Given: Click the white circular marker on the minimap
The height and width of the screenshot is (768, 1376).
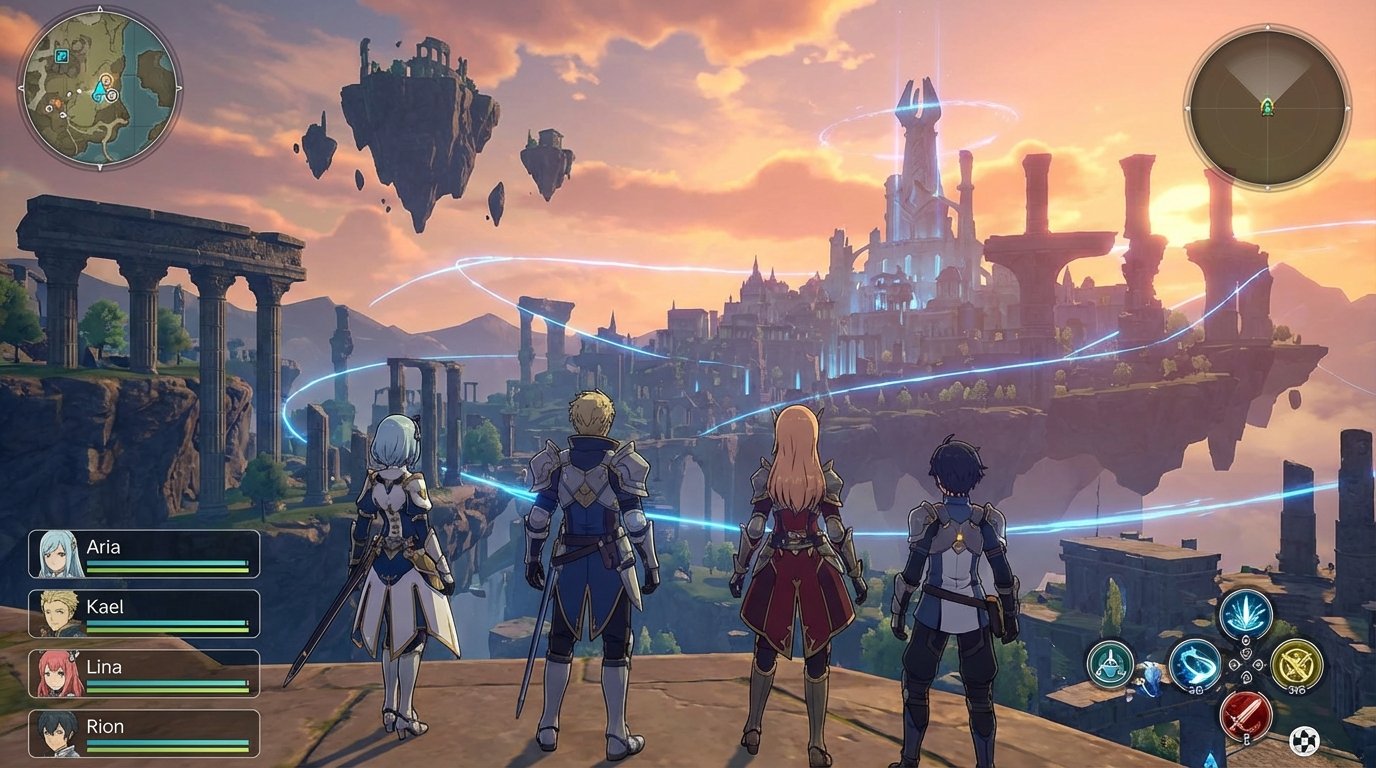Looking at the screenshot, I should tap(111, 95).
